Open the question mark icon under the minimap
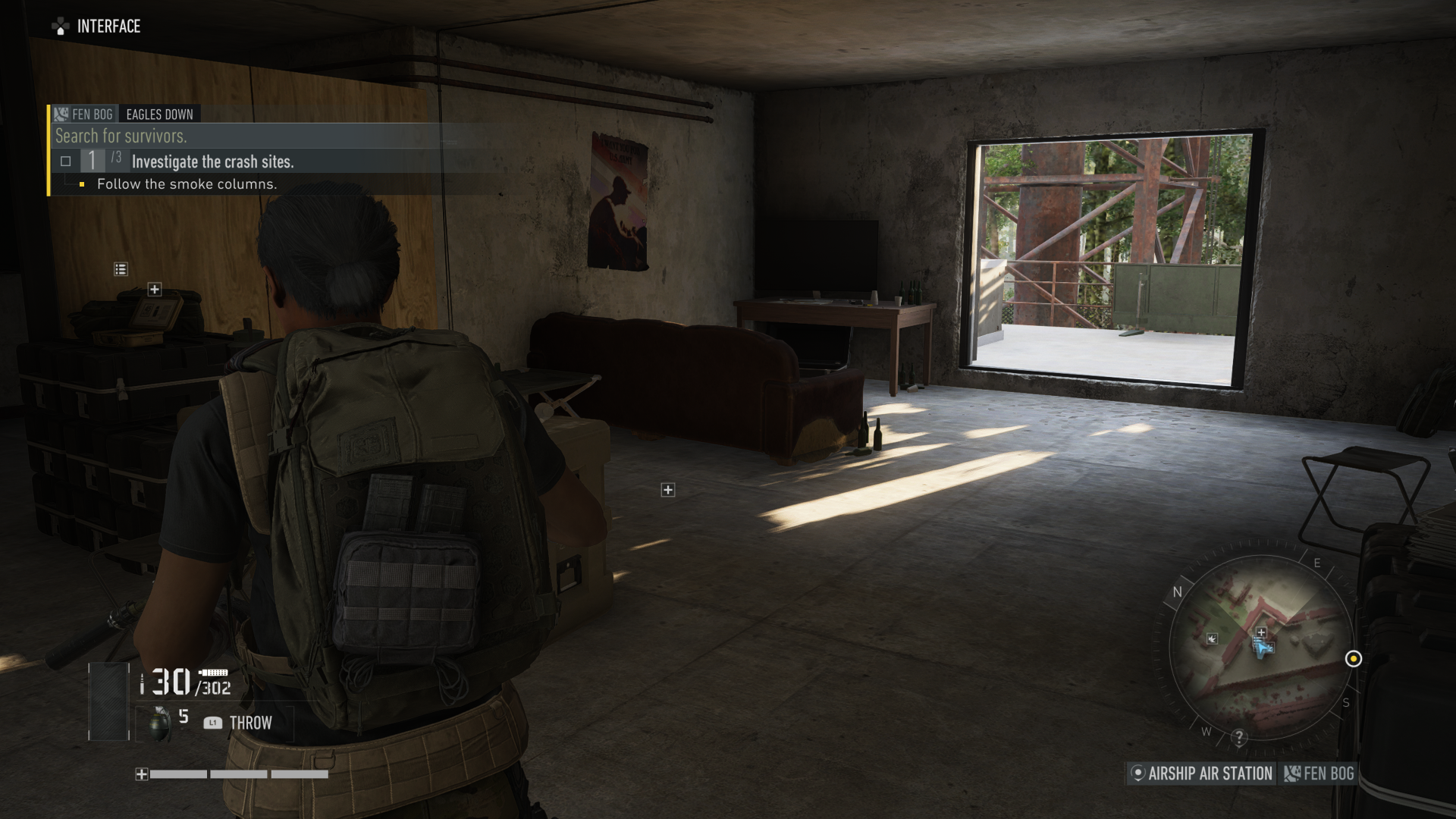The image size is (1456, 819). pos(1239,737)
